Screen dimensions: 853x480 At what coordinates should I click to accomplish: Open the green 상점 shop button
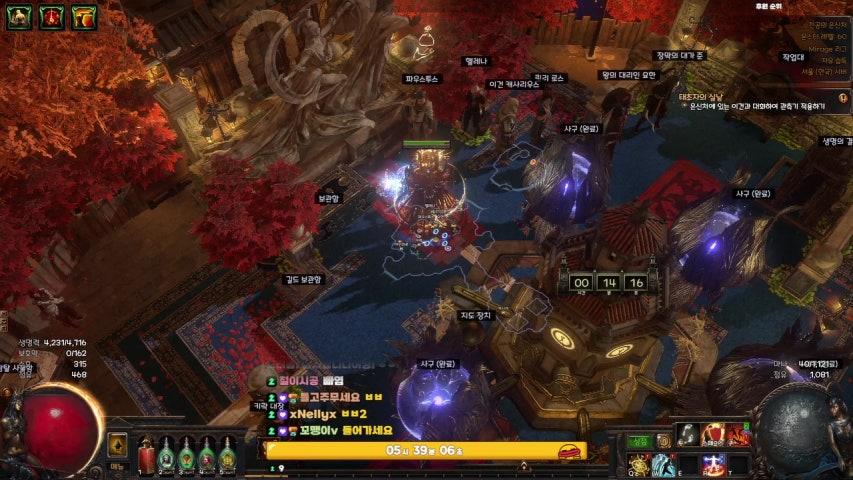[x=639, y=441]
